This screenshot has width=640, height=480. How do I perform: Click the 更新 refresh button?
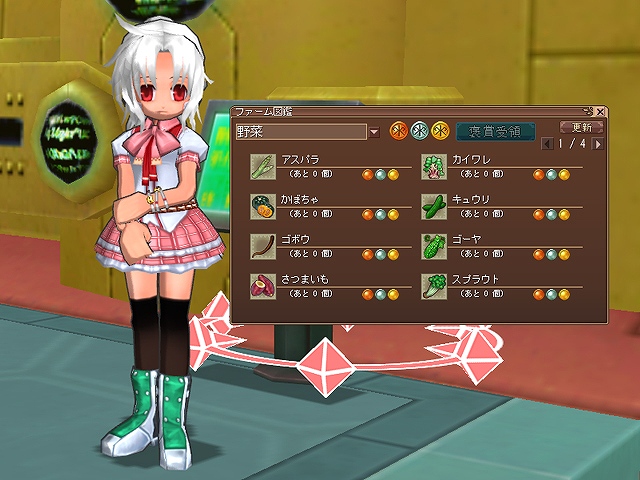click(x=582, y=127)
